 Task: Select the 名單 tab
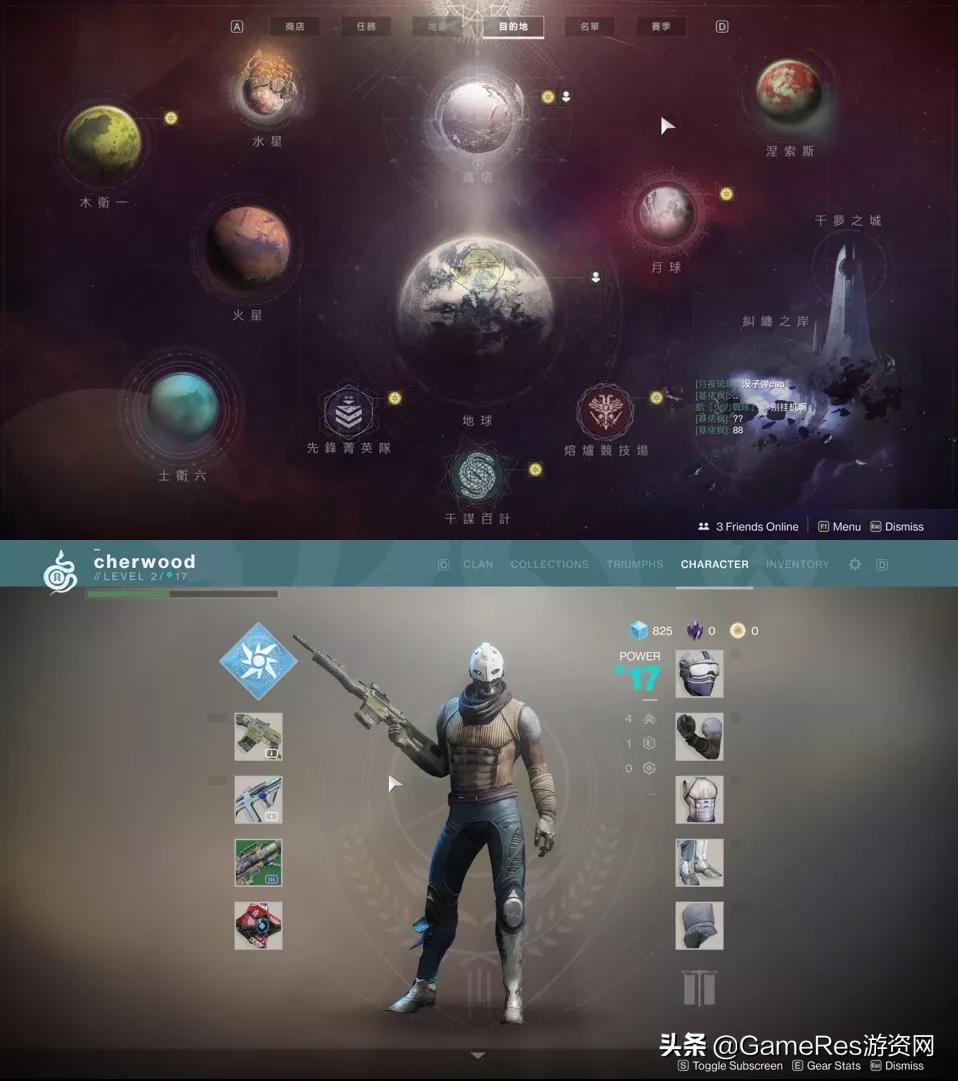589,27
